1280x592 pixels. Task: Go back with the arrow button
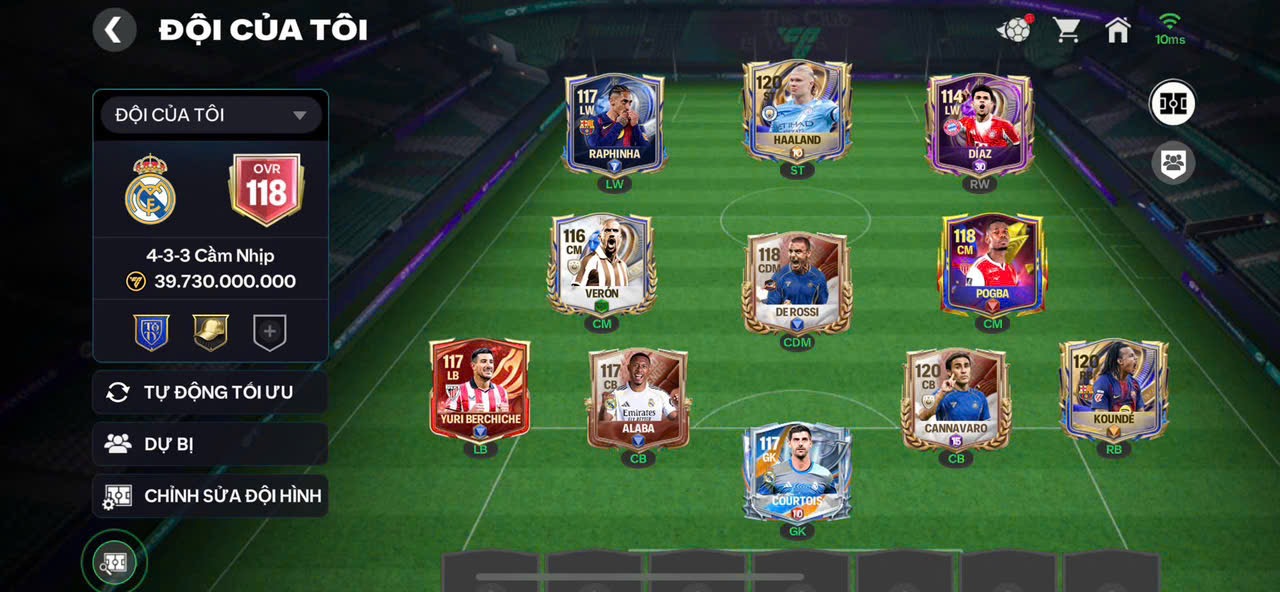[114, 30]
